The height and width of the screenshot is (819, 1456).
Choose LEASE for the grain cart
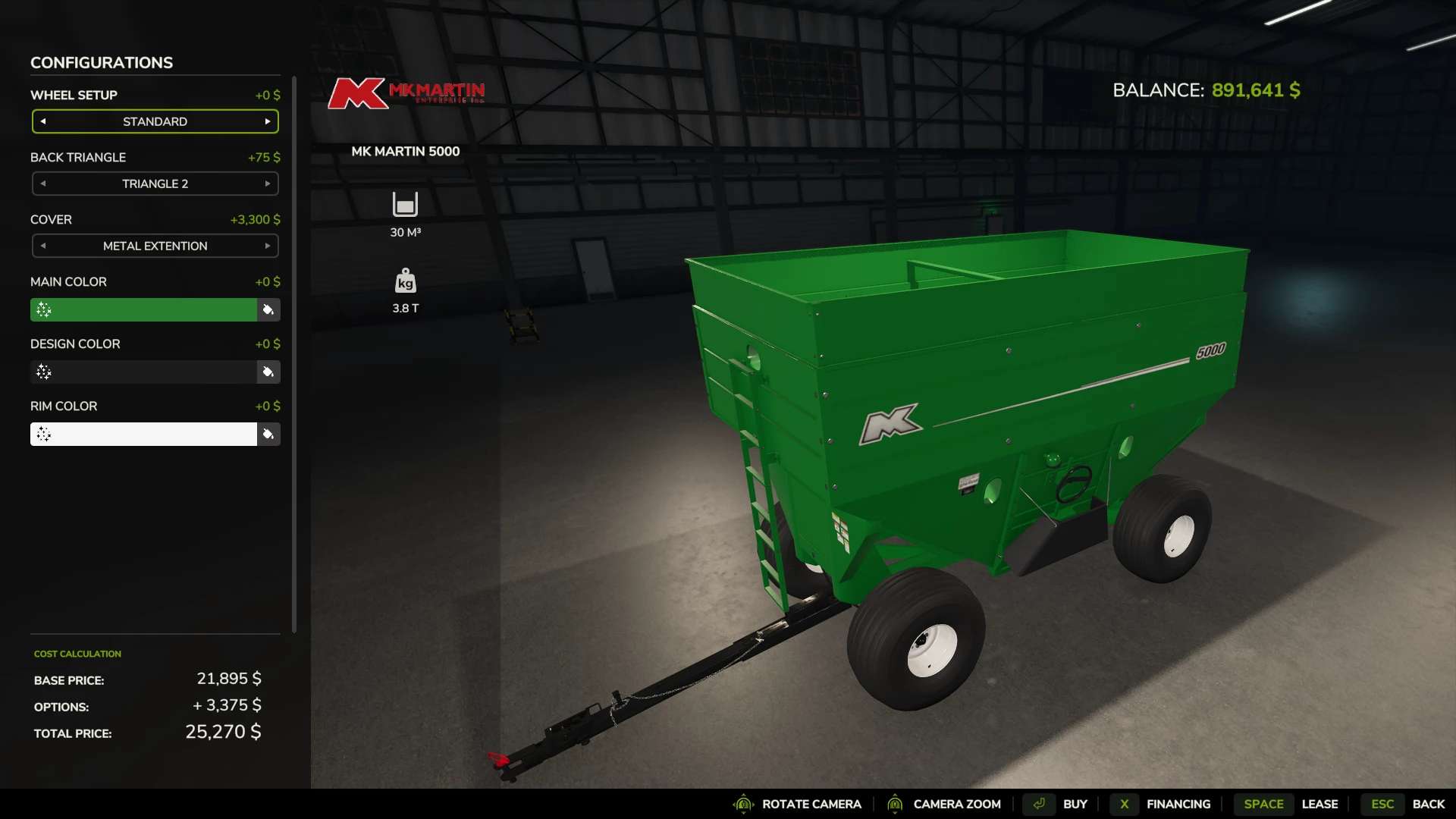click(1321, 804)
